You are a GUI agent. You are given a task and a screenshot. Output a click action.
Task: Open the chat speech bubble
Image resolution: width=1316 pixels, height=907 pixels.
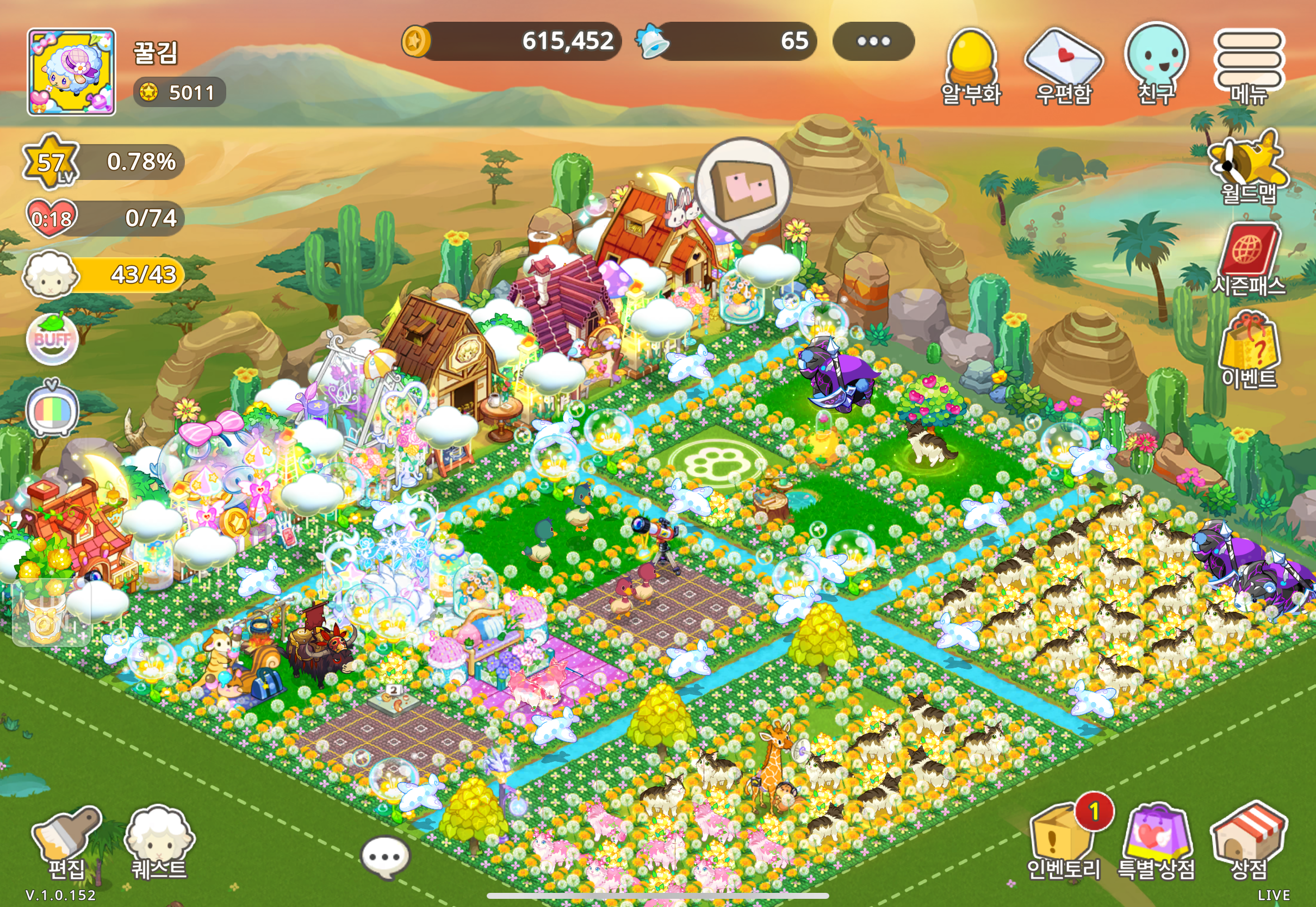click(385, 856)
